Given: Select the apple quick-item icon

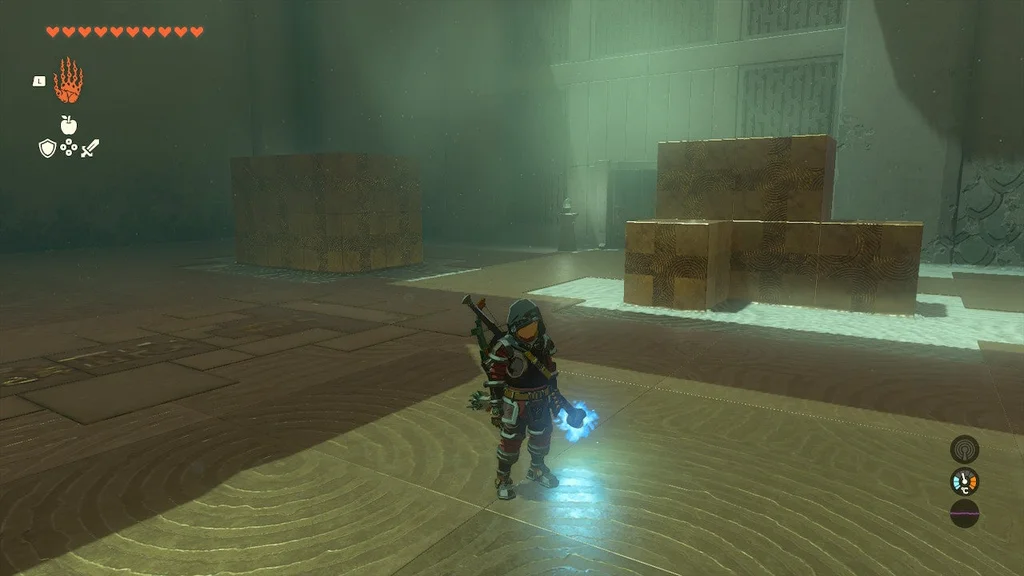Looking at the screenshot, I should click(69, 125).
